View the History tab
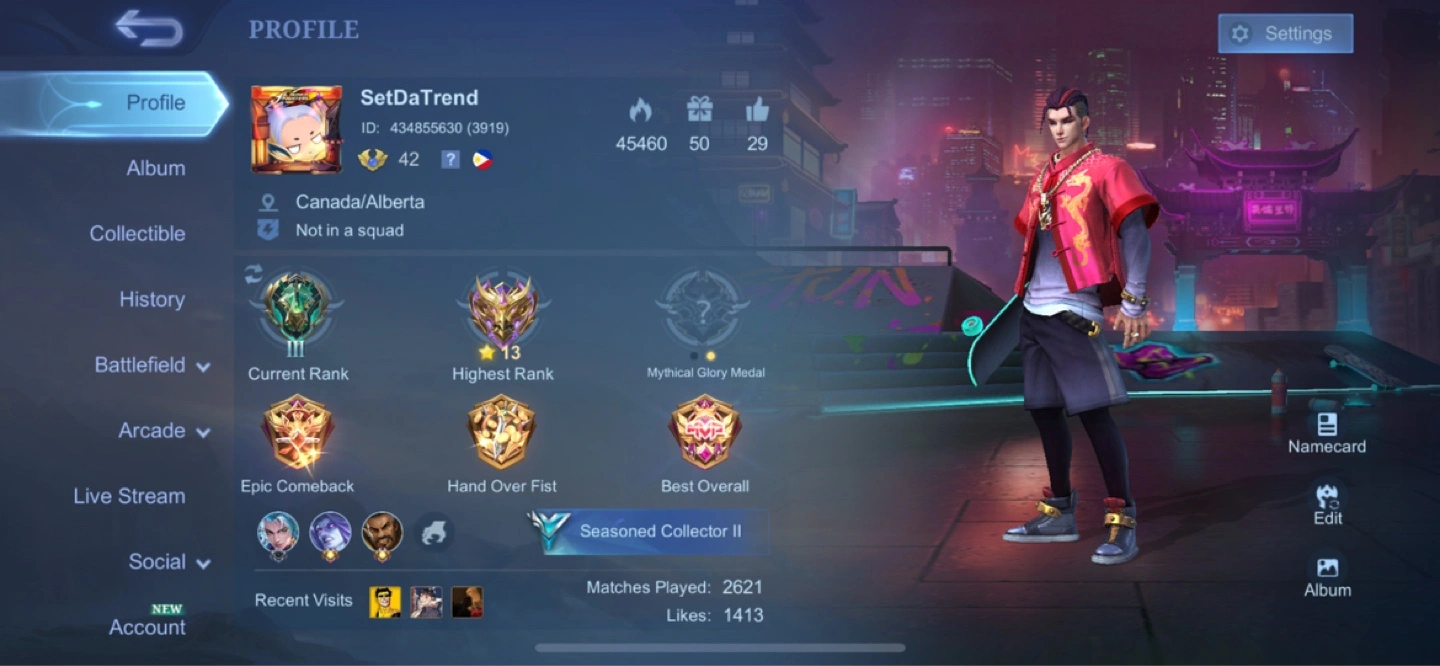1440x666 pixels. [x=152, y=299]
